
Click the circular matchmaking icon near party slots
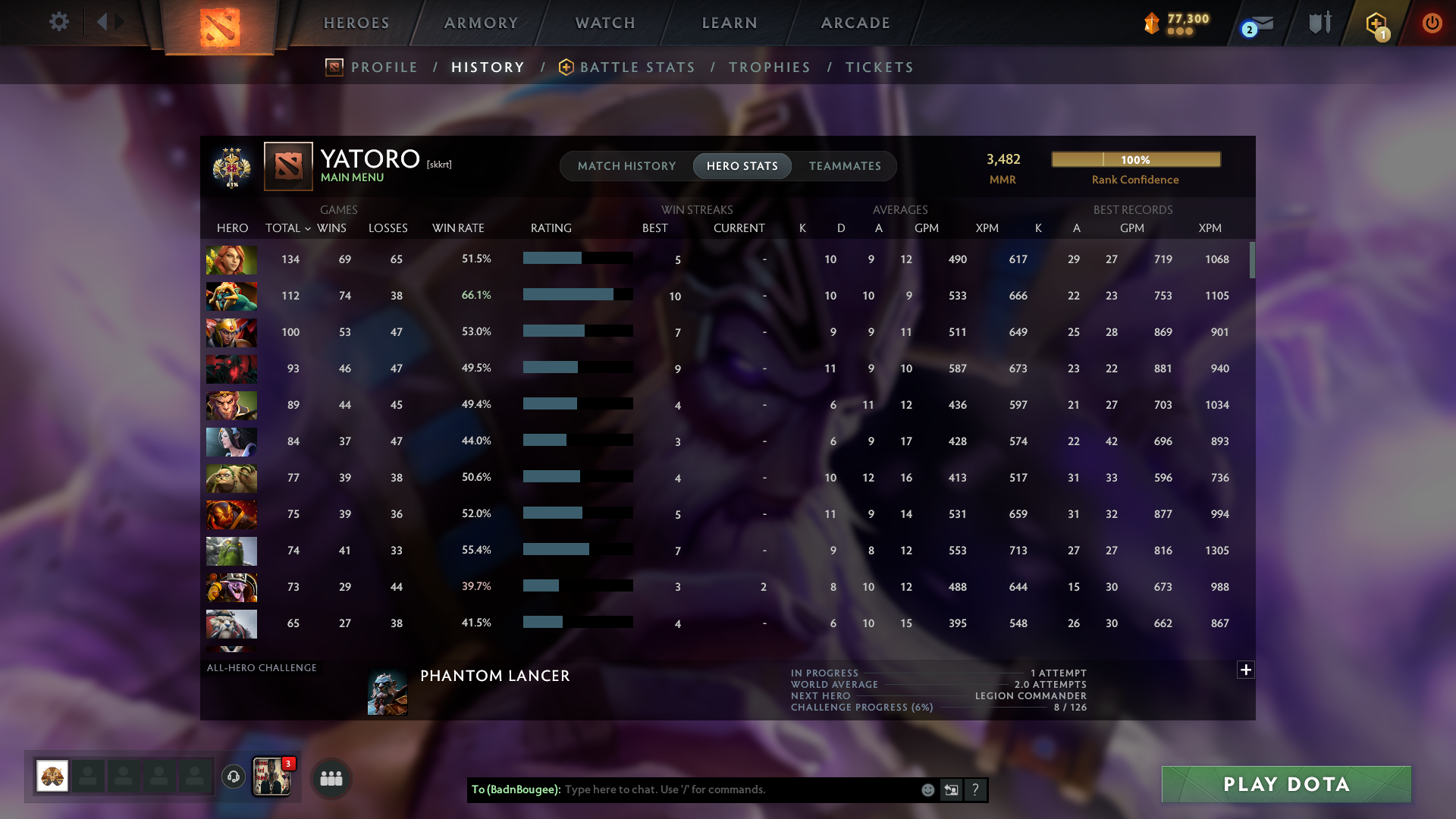(x=233, y=777)
